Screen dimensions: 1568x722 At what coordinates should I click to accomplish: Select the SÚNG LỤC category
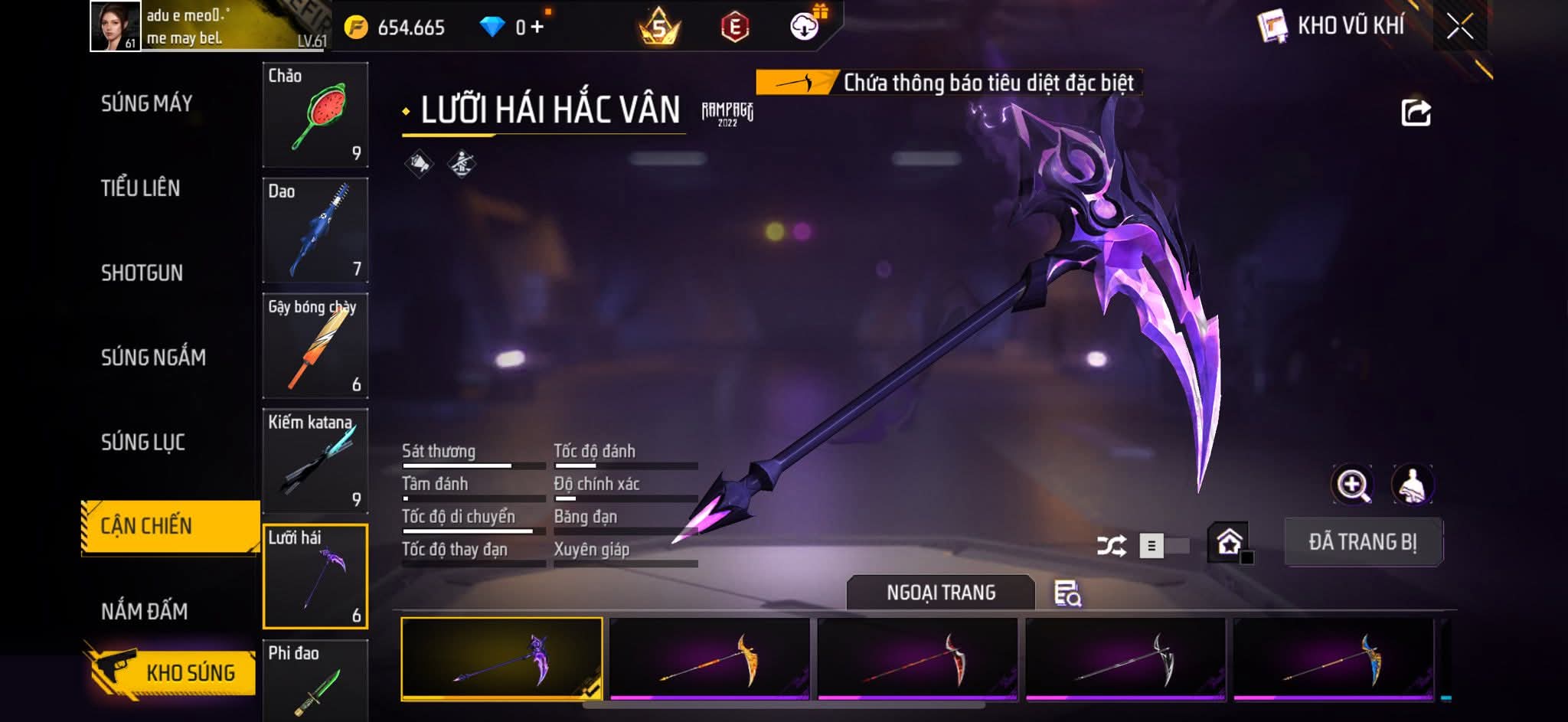click(143, 443)
